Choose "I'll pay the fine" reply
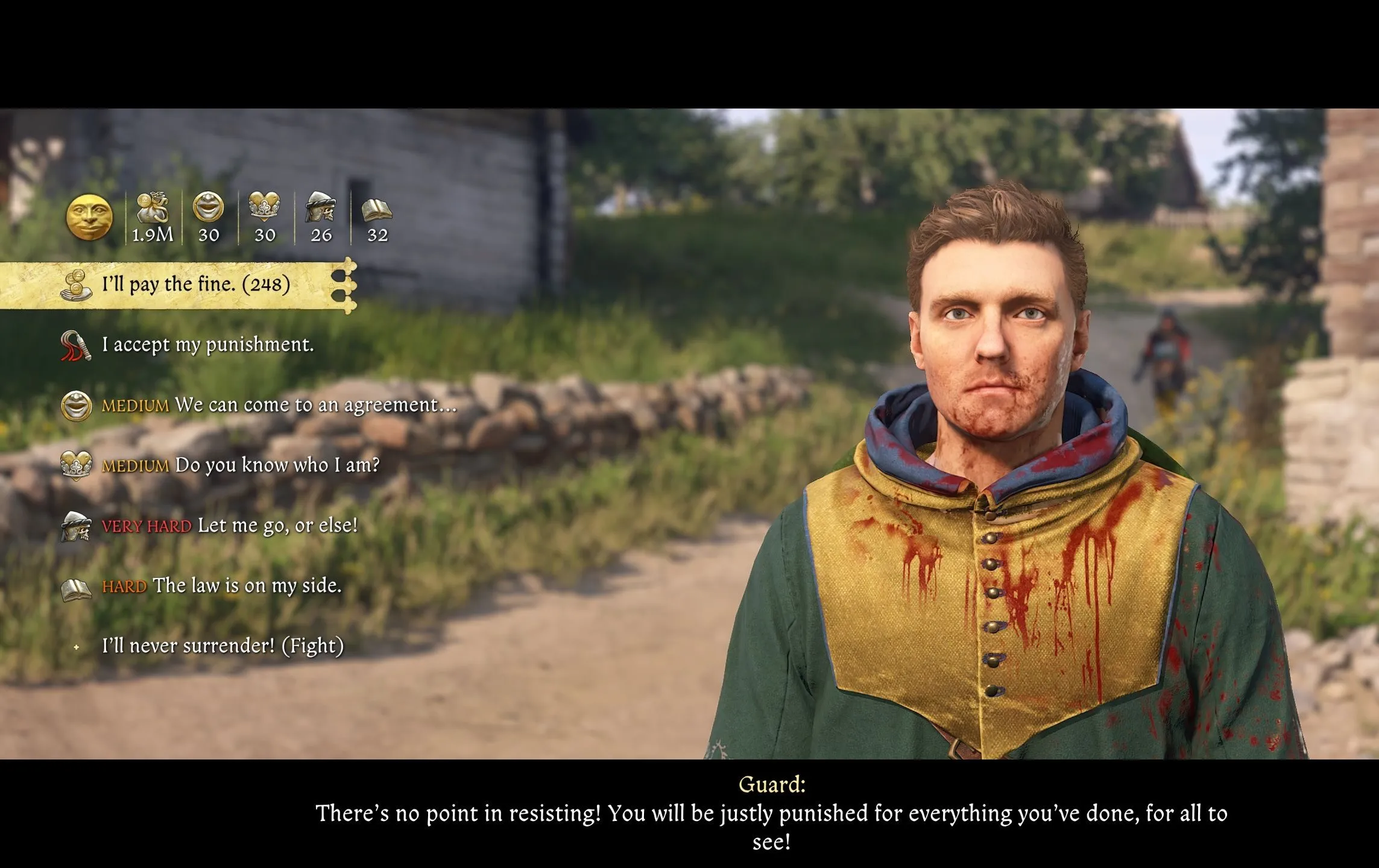Viewport: 1379px width, 868px height. 195,285
